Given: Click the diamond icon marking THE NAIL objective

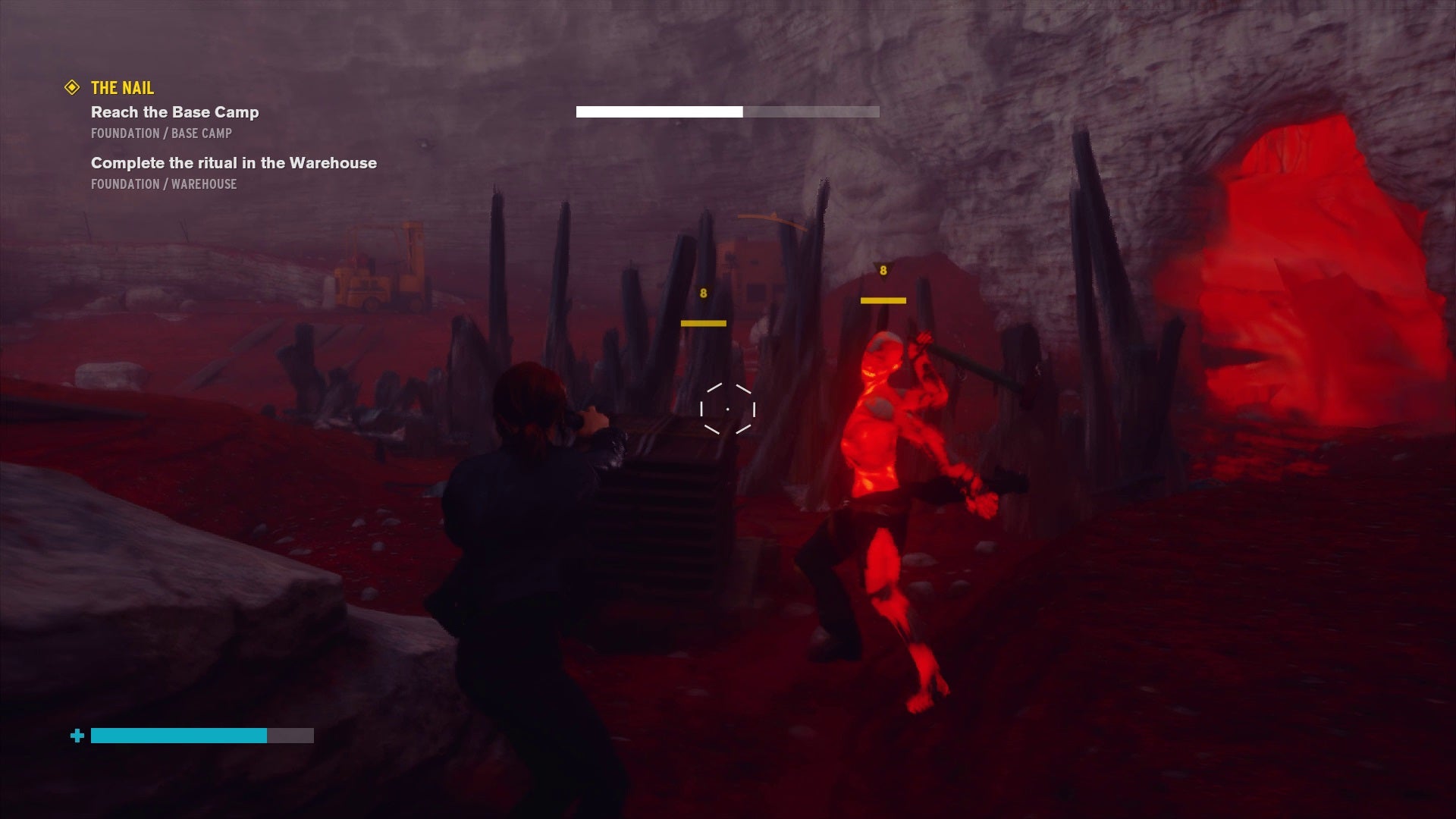Looking at the screenshot, I should 72,87.
